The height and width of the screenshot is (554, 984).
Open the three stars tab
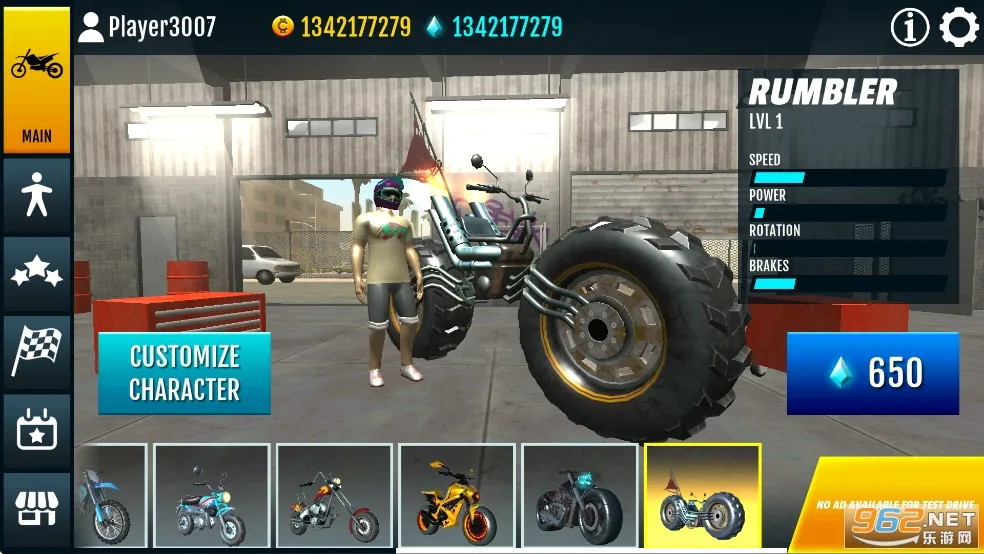[36, 274]
